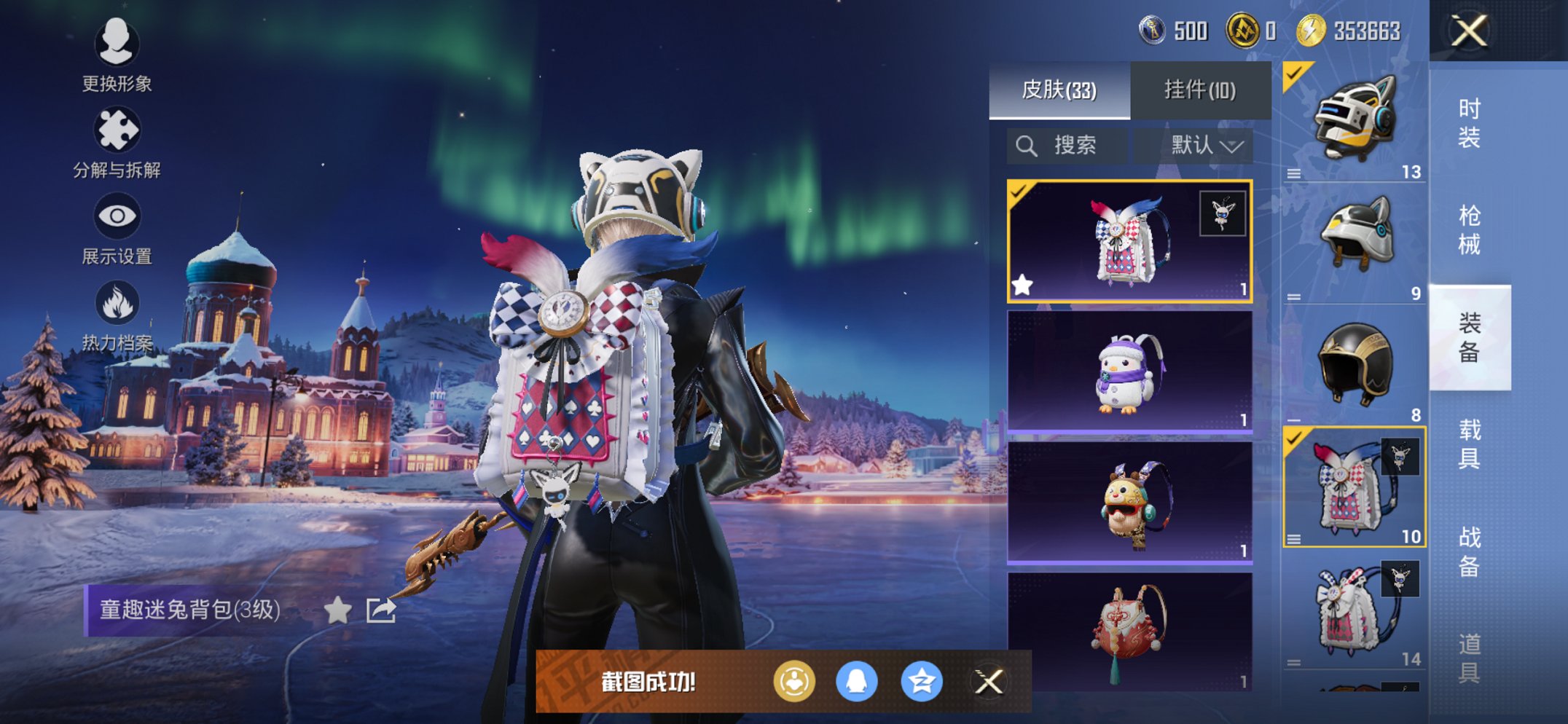The image size is (1568, 724).
Task: Select the snowman penguin backpack skin
Action: coord(1129,371)
